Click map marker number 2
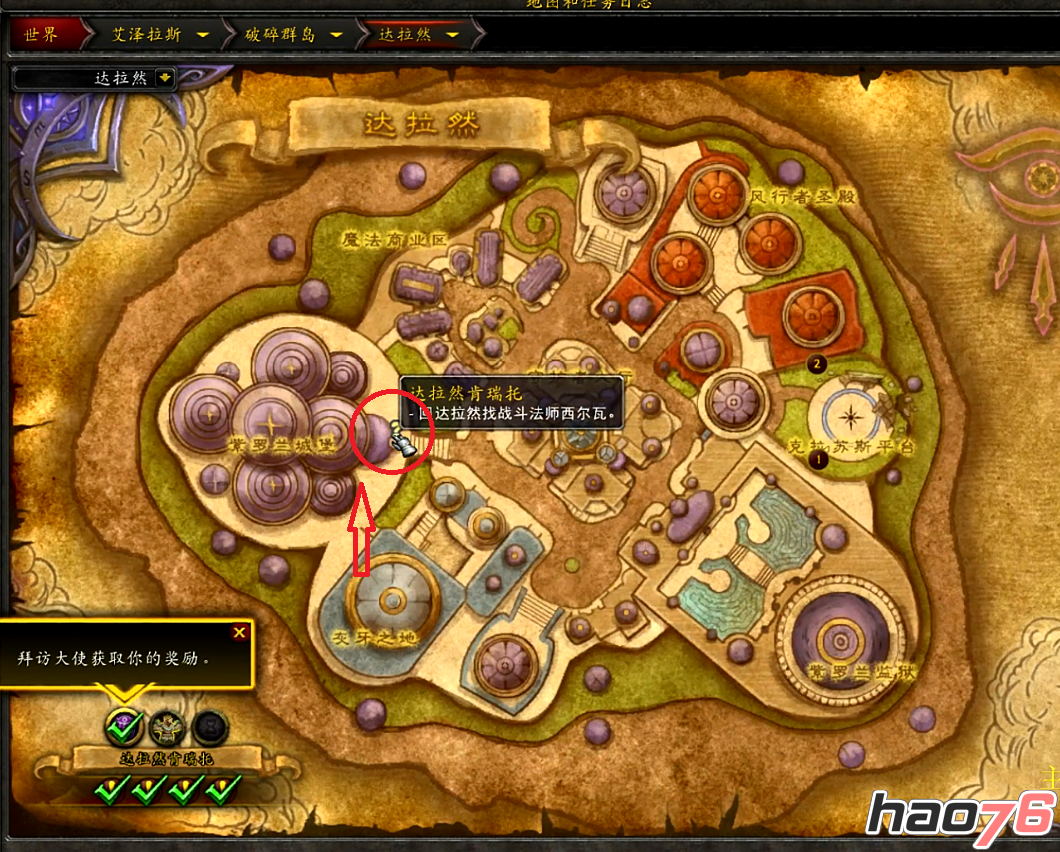 816,363
